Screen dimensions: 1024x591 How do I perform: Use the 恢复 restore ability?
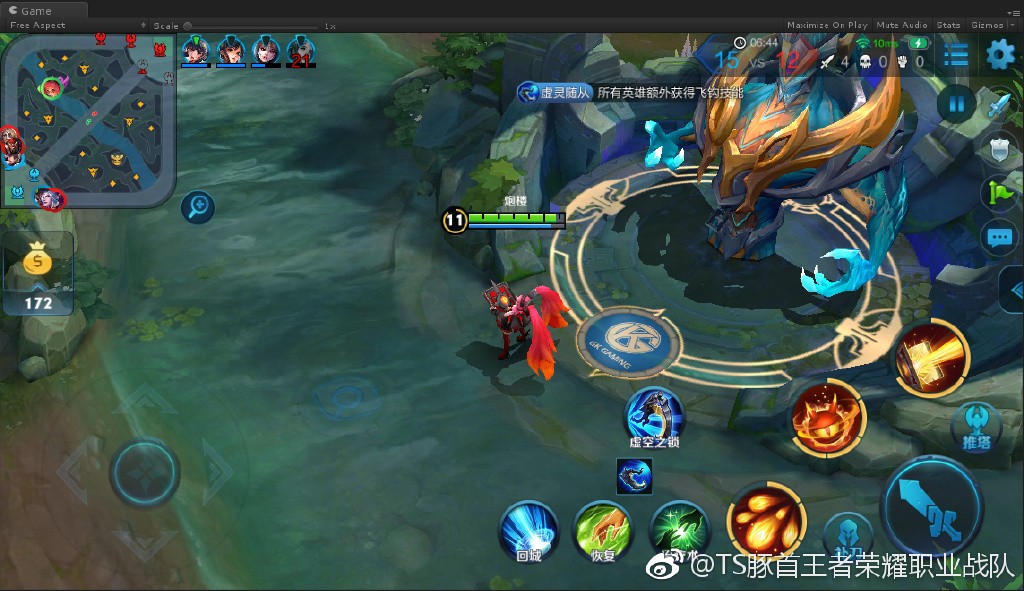(601, 528)
